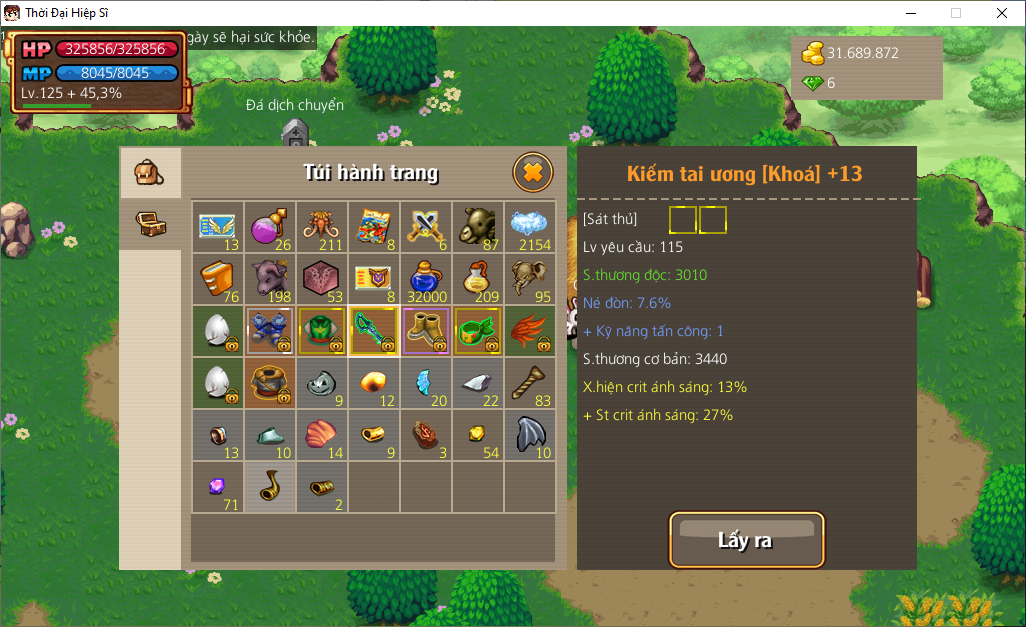Screen dimensions: 1026x627
Task: Select the orange book item
Action: [218, 279]
